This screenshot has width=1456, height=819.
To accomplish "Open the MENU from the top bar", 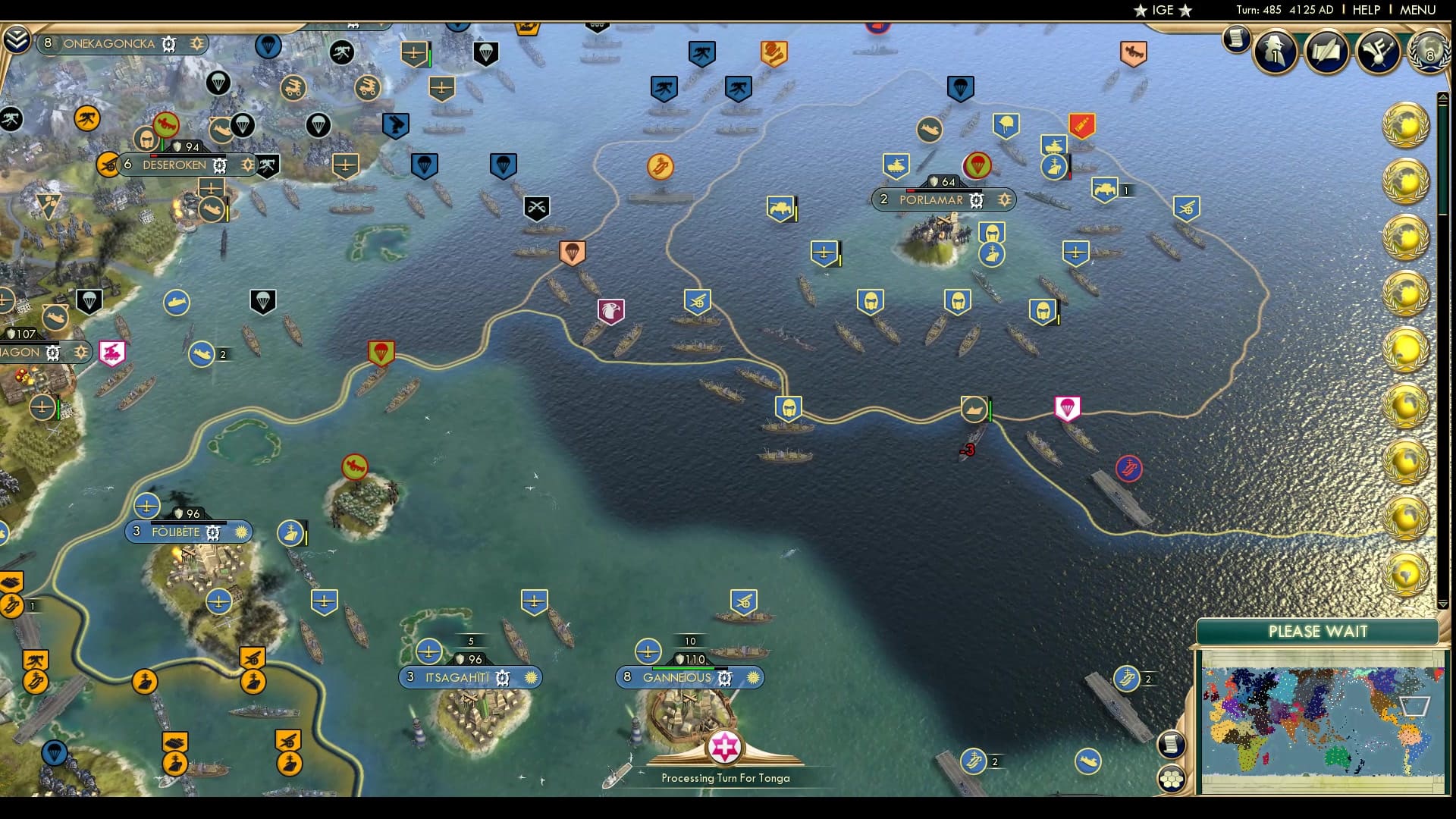I will click(1419, 10).
